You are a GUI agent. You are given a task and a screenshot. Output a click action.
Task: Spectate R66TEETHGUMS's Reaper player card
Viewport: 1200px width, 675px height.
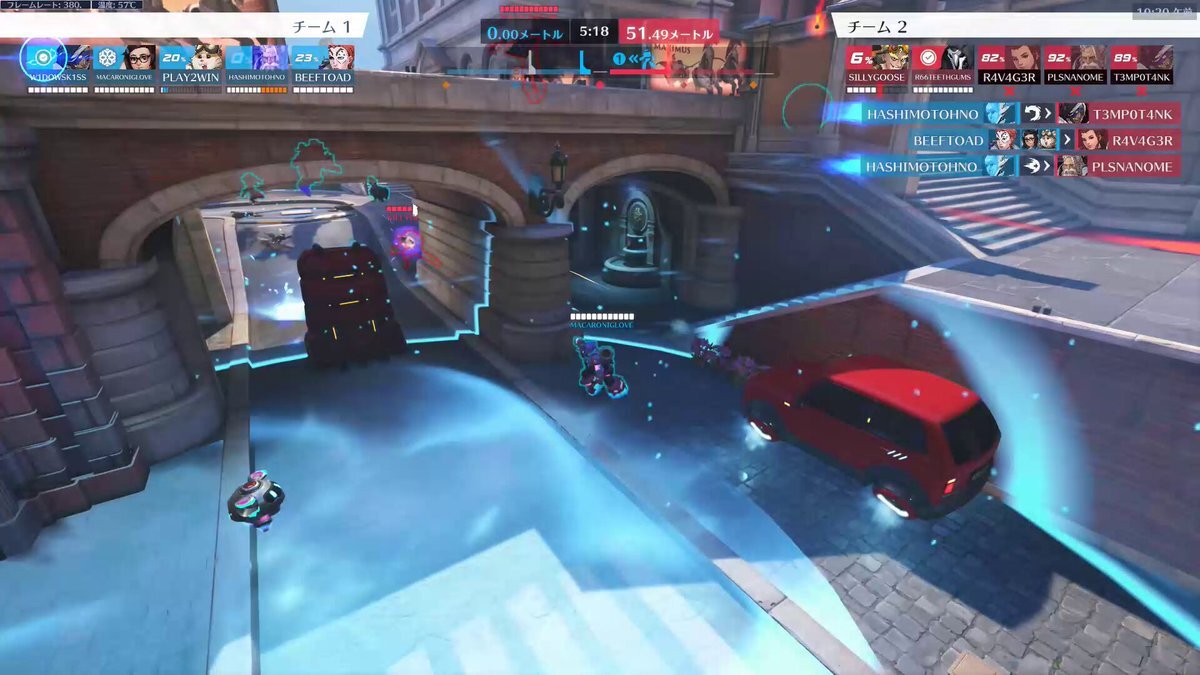[942, 65]
